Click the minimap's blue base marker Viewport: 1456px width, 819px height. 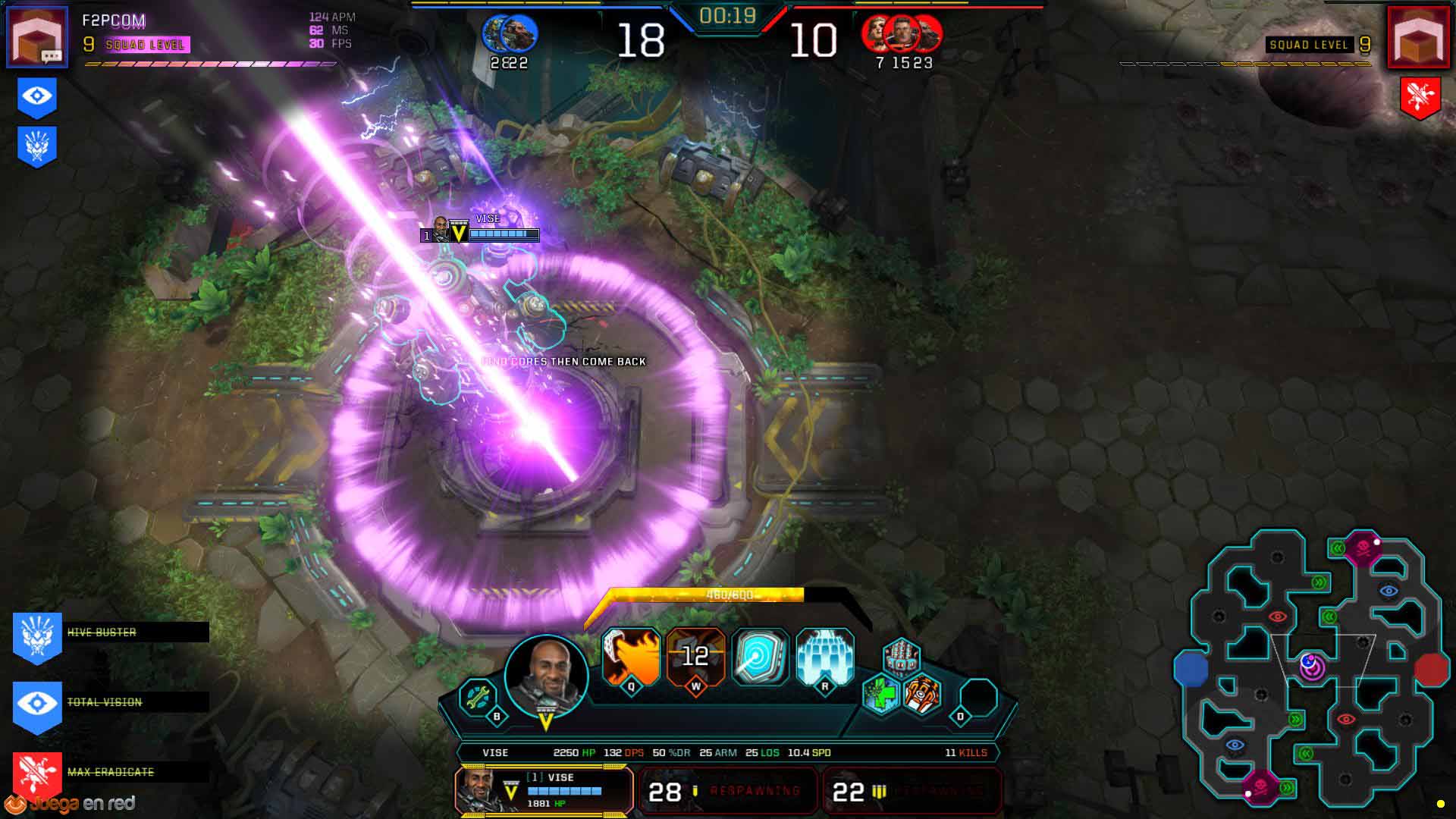pyautogui.click(x=1191, y=669)
